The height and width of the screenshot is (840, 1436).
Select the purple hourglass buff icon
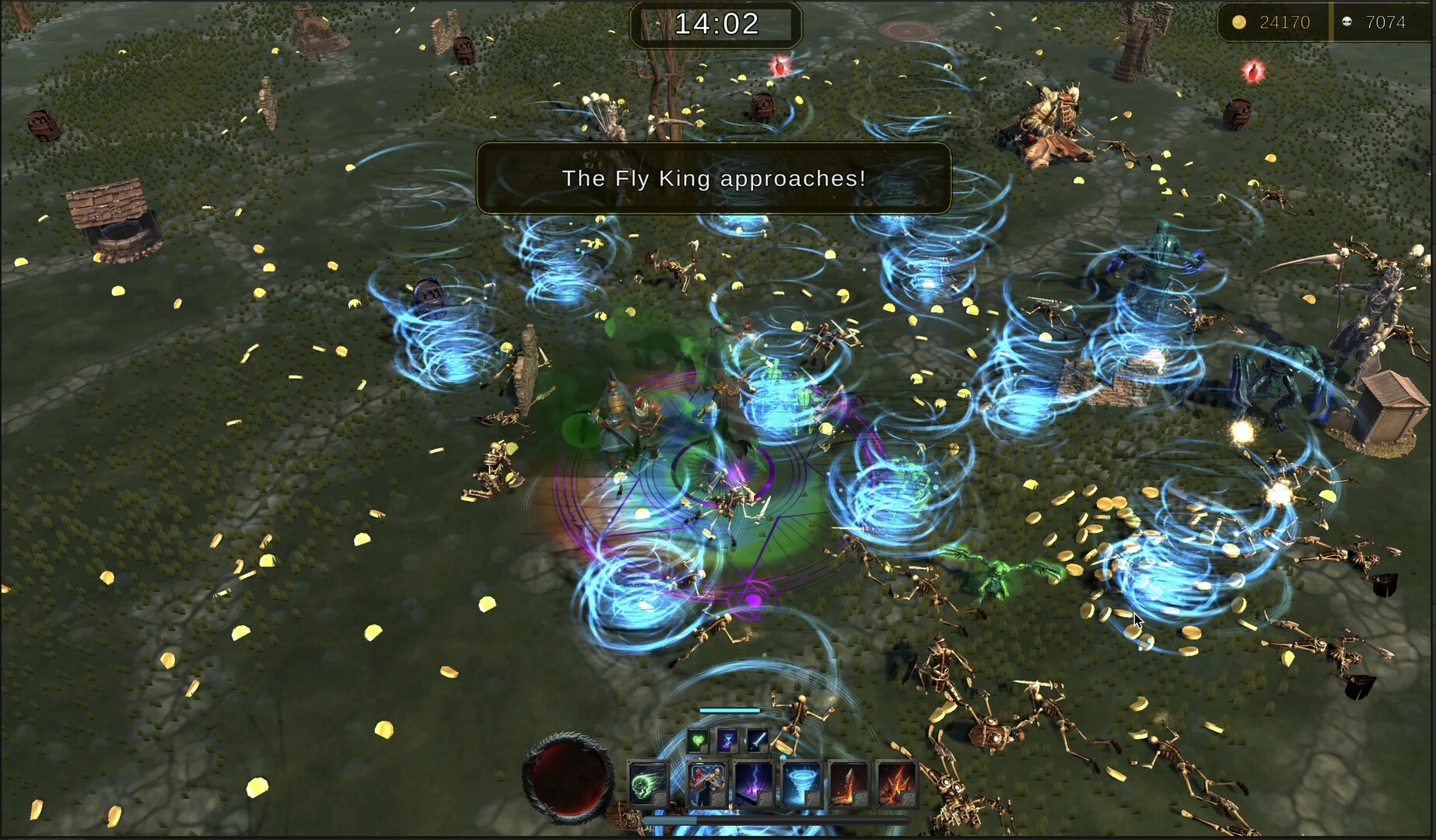pyautogui.click(x=728, y=739)
